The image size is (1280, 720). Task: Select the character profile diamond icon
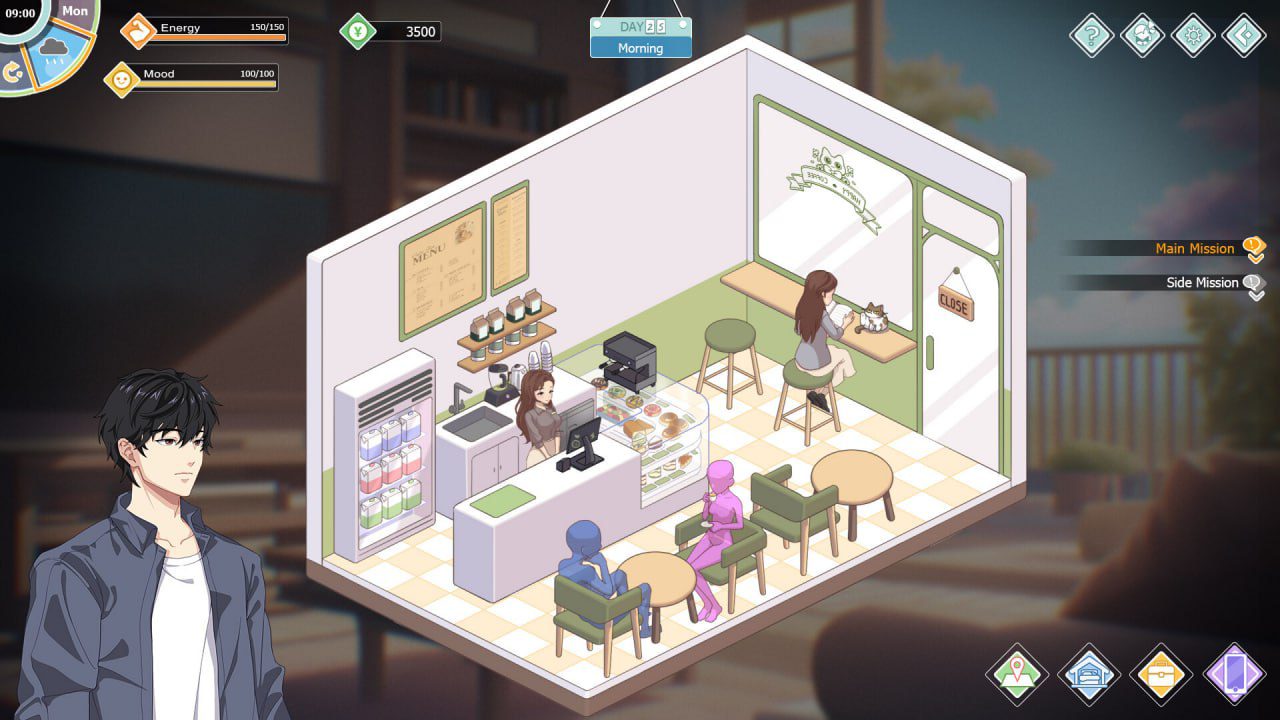tap(1140, 36)
